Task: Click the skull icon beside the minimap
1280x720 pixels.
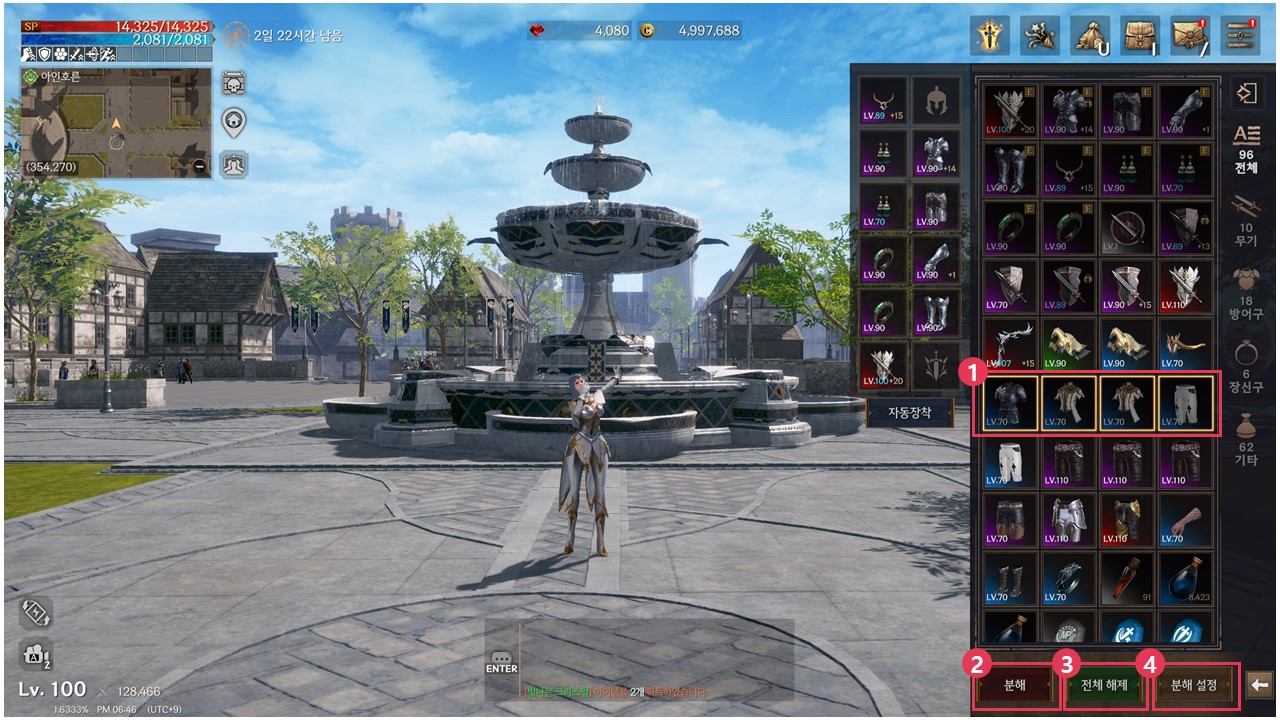Action: (x=234, y=82)
